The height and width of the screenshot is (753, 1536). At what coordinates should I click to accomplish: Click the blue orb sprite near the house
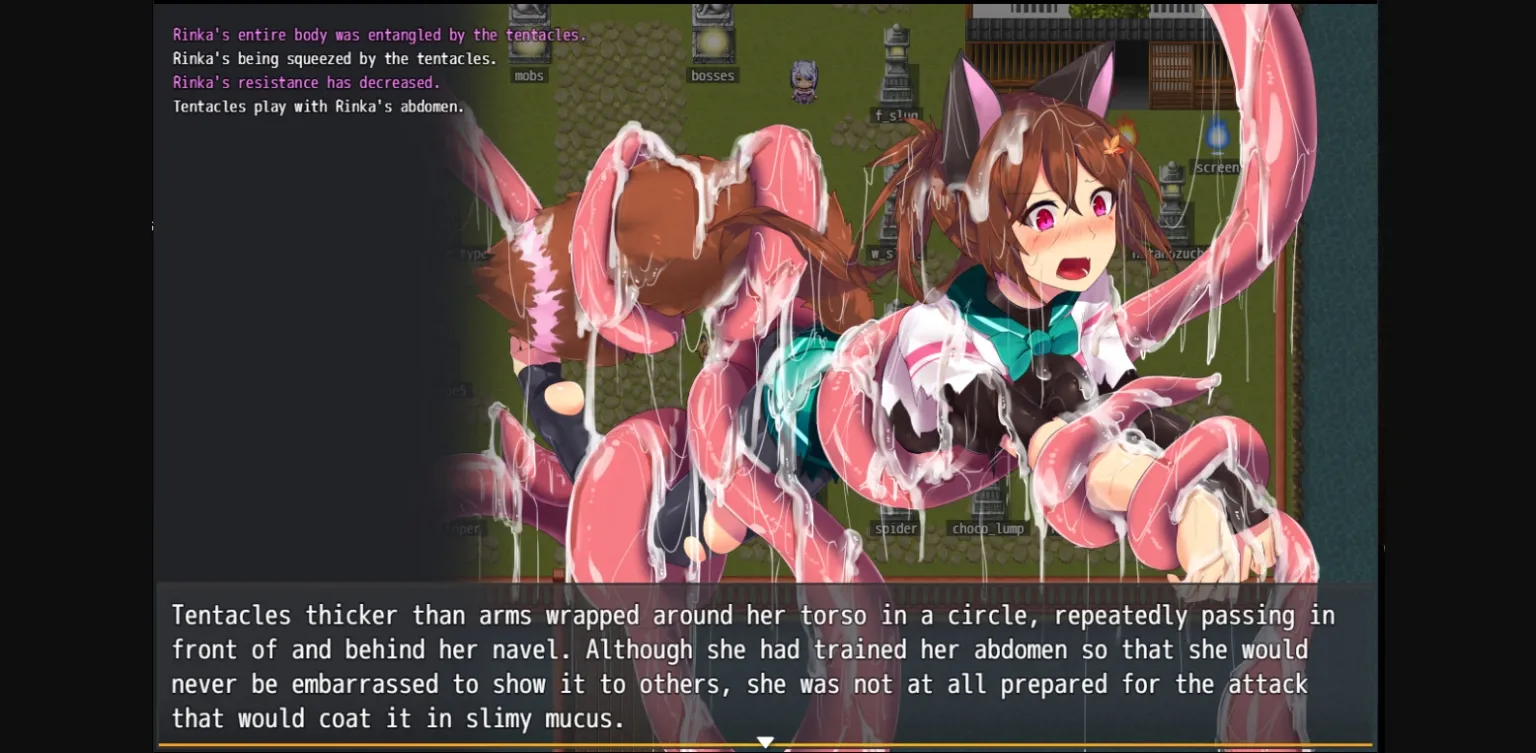click(1218, 135)
